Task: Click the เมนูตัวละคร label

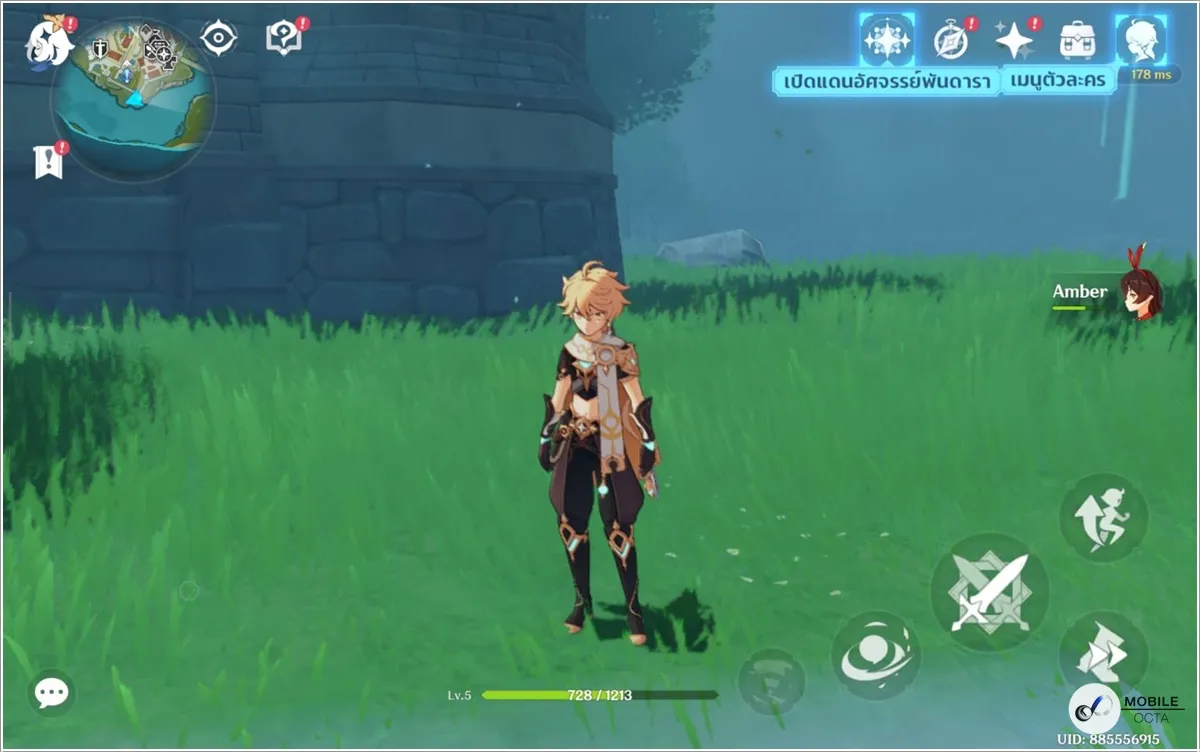Action: (1059, 80)
